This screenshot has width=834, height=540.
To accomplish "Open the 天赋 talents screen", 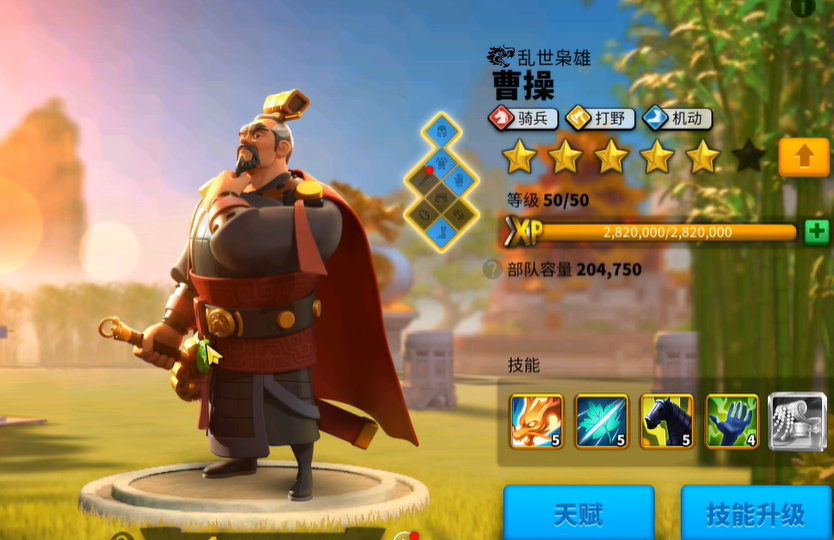I will click(578, 513).
